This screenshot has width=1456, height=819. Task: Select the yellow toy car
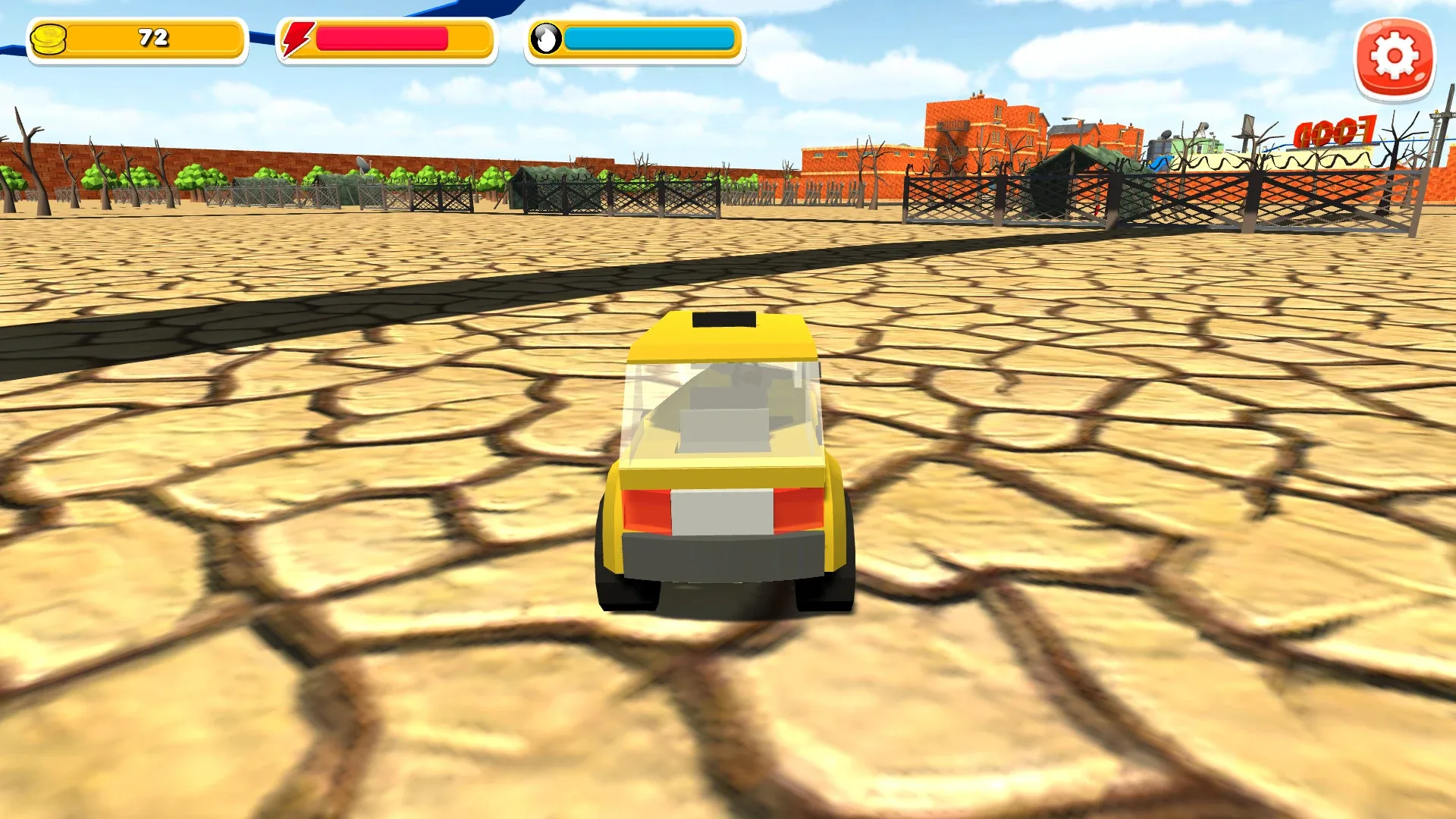point(728,455)
